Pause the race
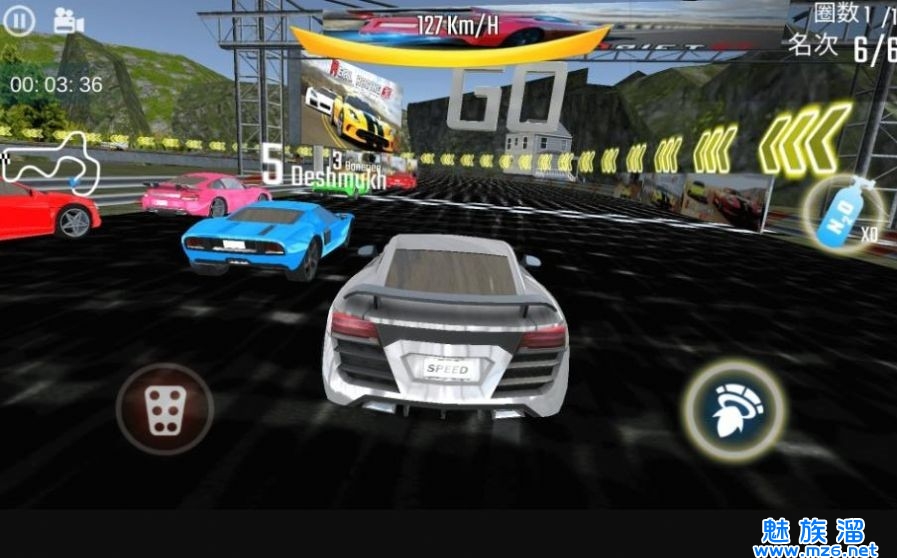The height and width of the screenshot is (558, 897). tap(21, 20)
